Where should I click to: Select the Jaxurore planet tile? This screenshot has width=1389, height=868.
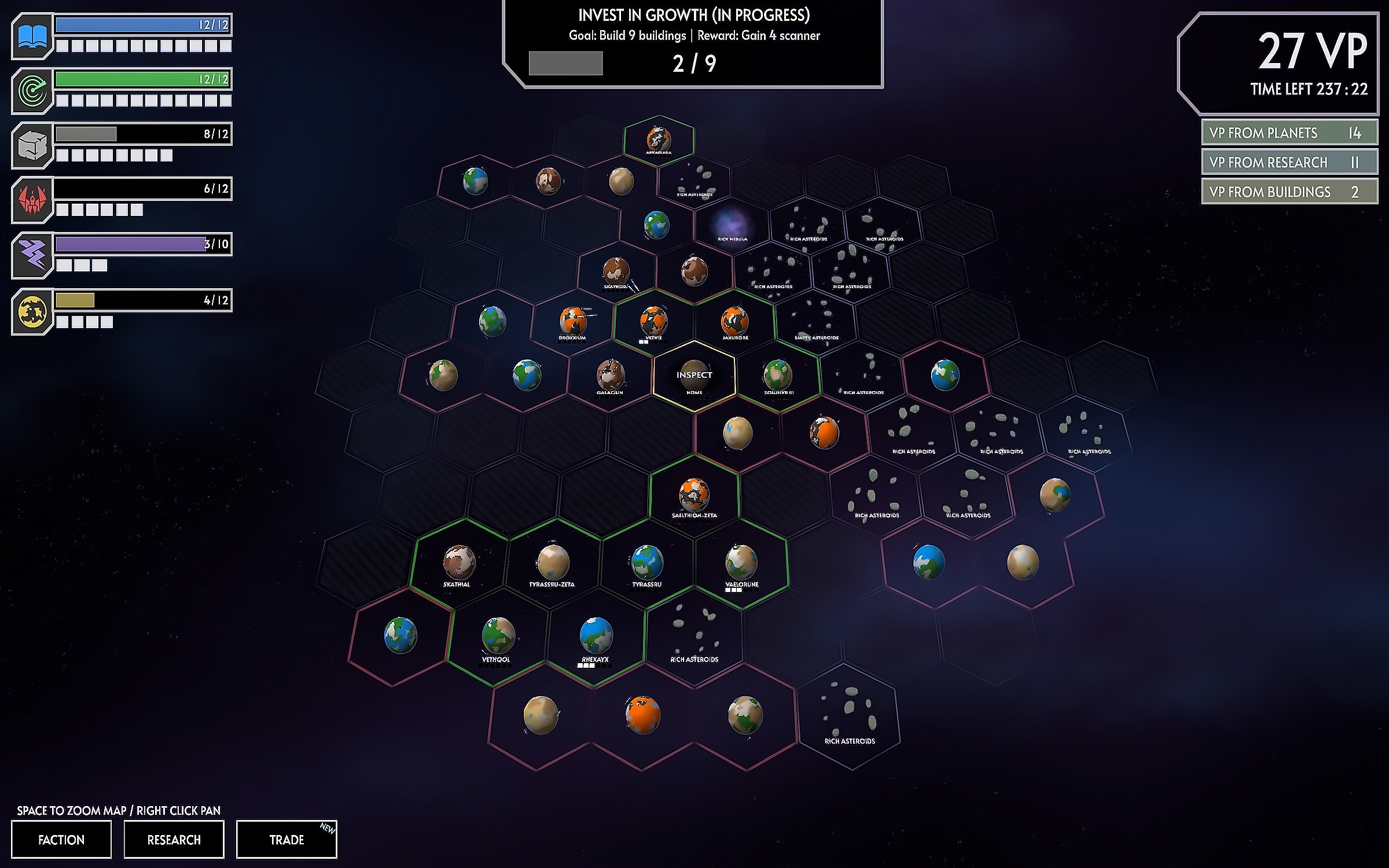(734, 322)
